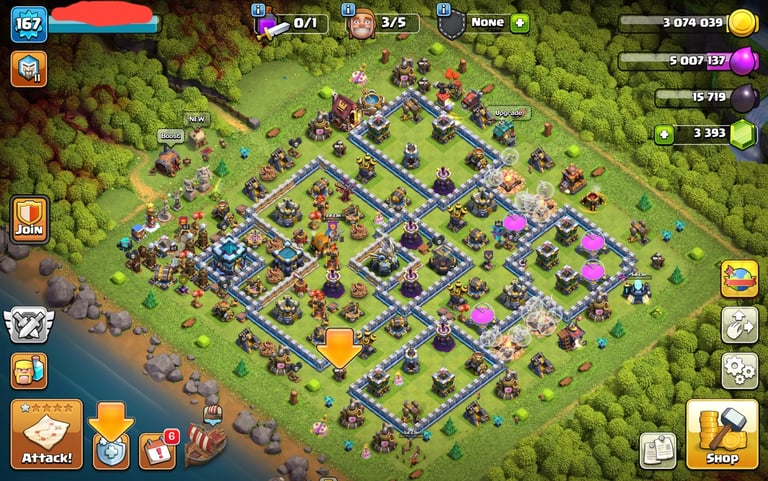Viewport: 768px width, 481px height.
Task: Tap the blue shield plus icon
Action: 110,451
